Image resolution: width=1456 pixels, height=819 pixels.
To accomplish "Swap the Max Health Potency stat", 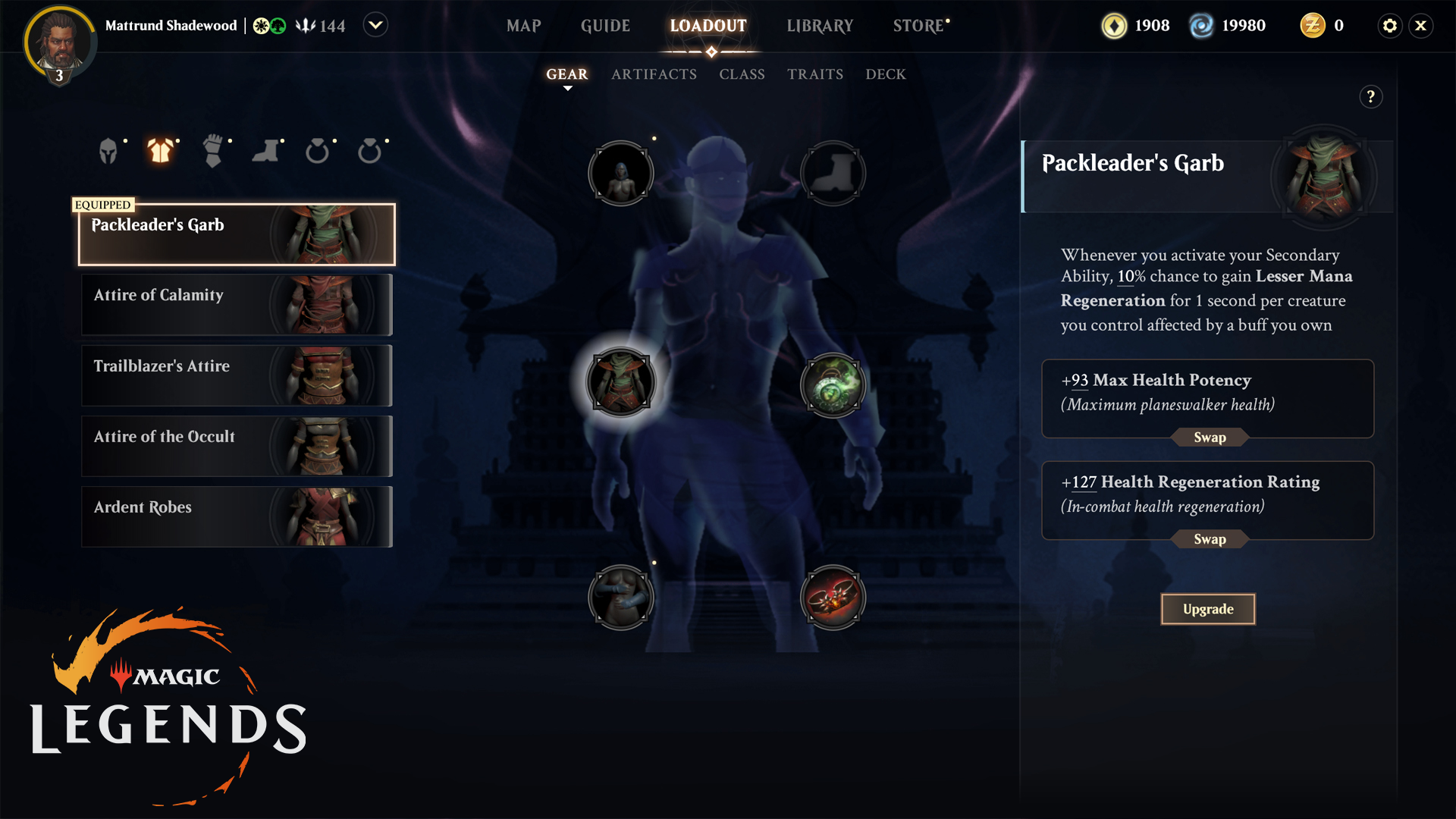I will pyautogui.click(x=1210, y=438).
